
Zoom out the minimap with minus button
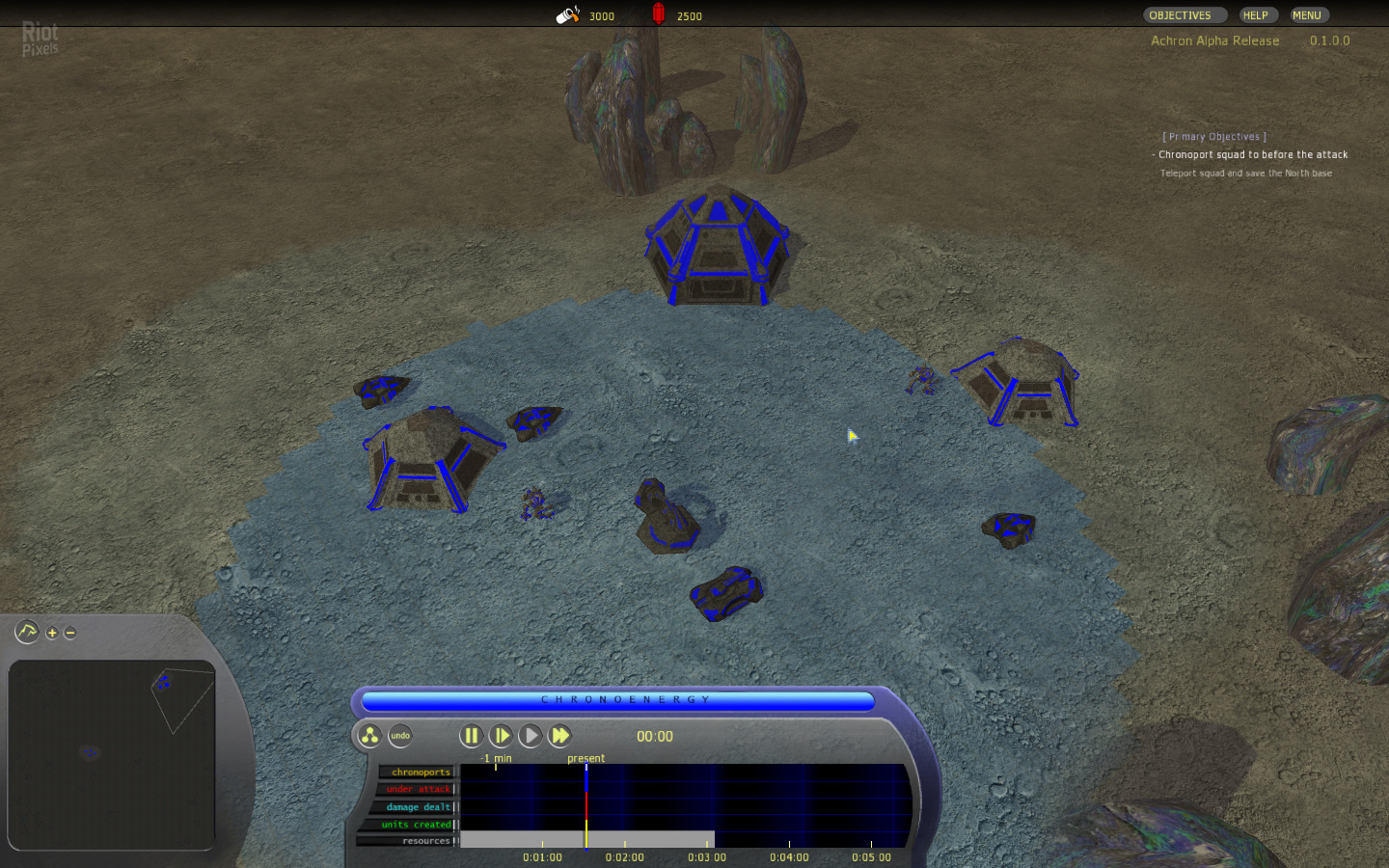click(x=69, y=633)
